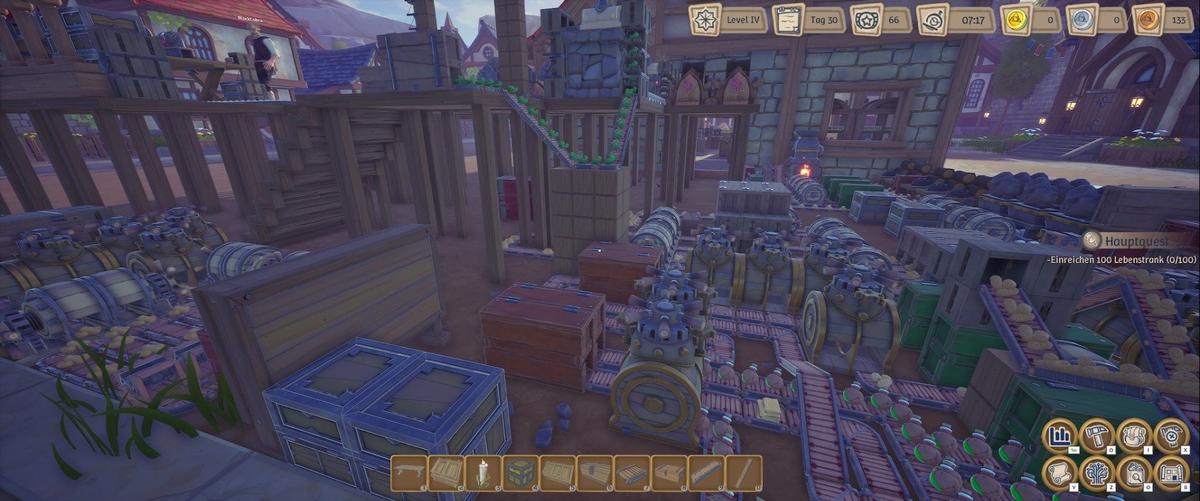Open the magnifying glass recipe book
The width and height of the screenshot is (1200, 501).
pos(1134,474)
